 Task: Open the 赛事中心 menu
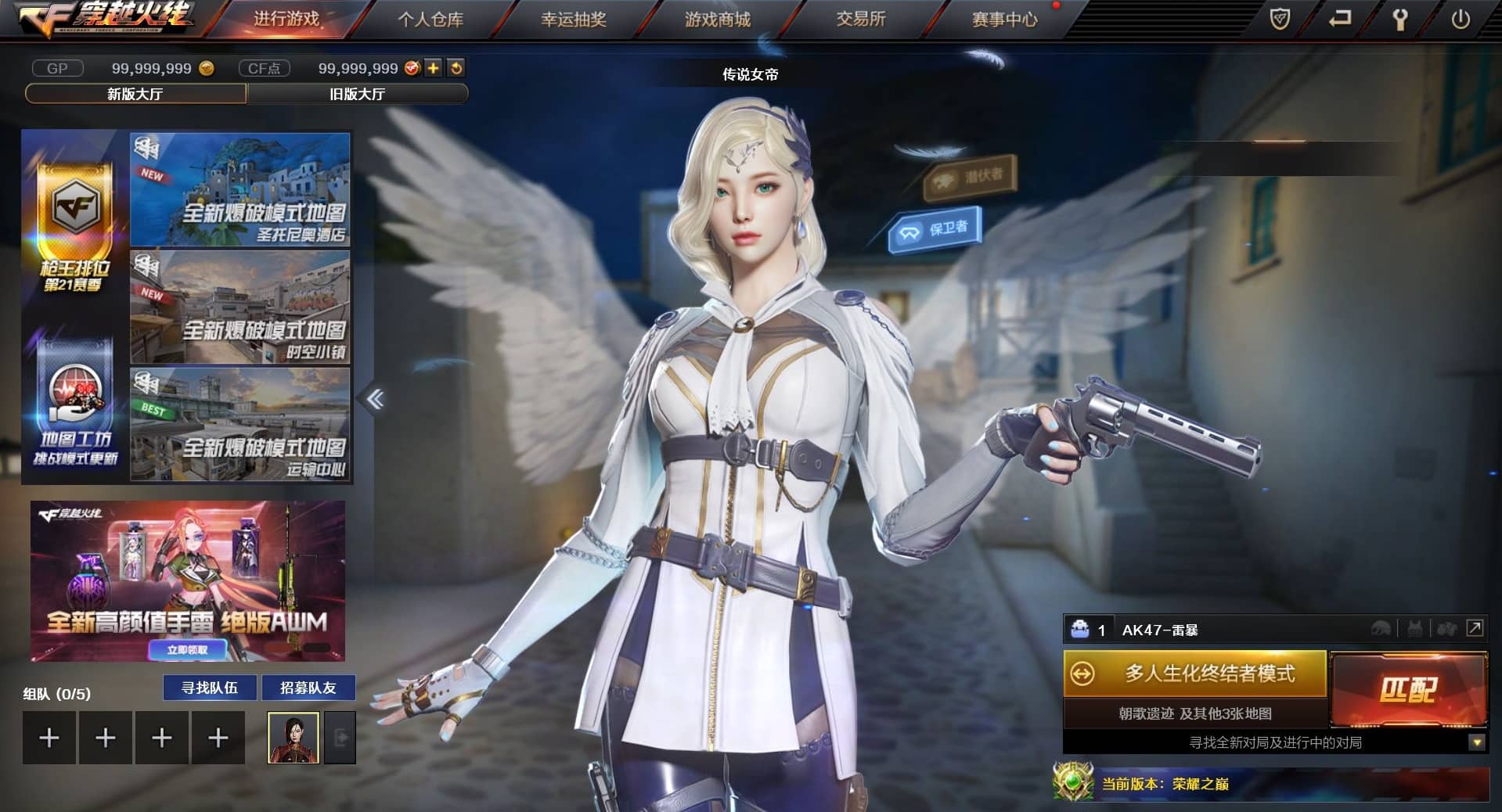tap(1004, 19)
